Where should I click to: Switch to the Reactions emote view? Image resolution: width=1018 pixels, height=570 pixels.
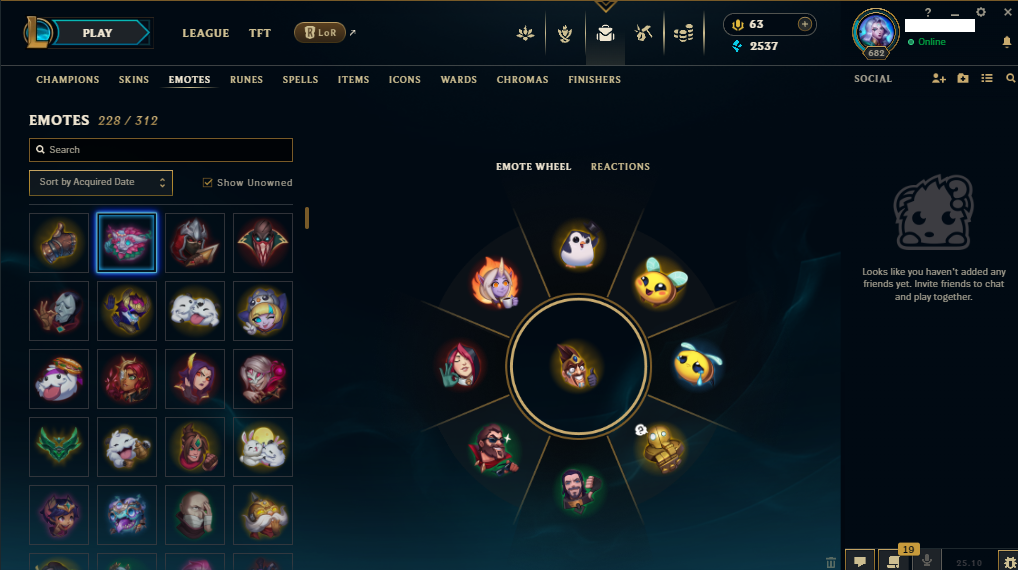[620, 166]
